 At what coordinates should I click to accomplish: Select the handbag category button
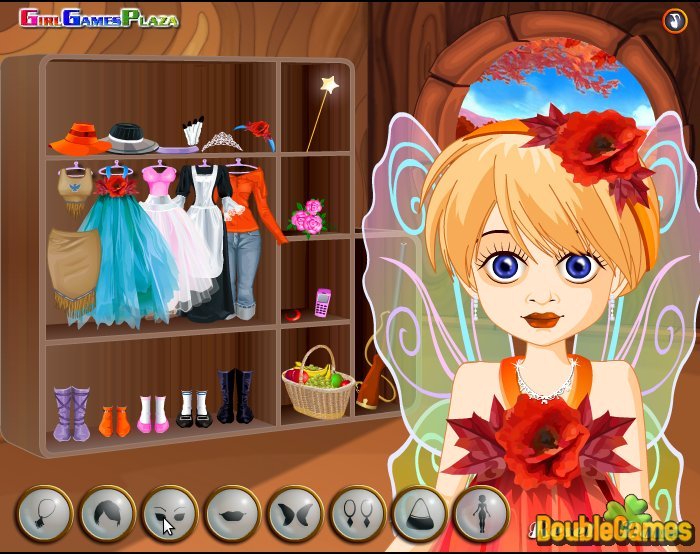point(419,515)
